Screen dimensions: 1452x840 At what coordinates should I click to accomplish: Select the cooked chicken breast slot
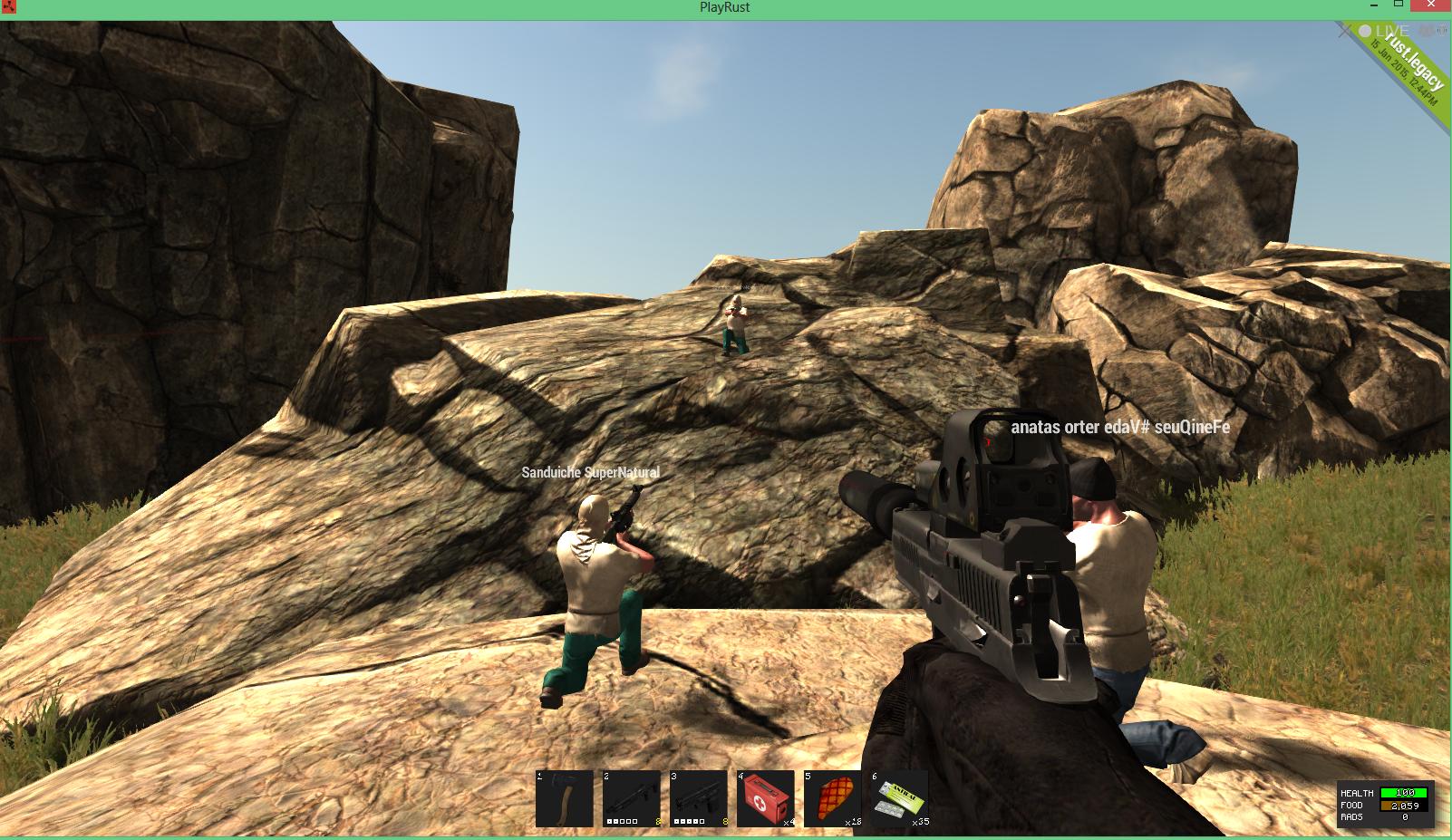(833, 798)
